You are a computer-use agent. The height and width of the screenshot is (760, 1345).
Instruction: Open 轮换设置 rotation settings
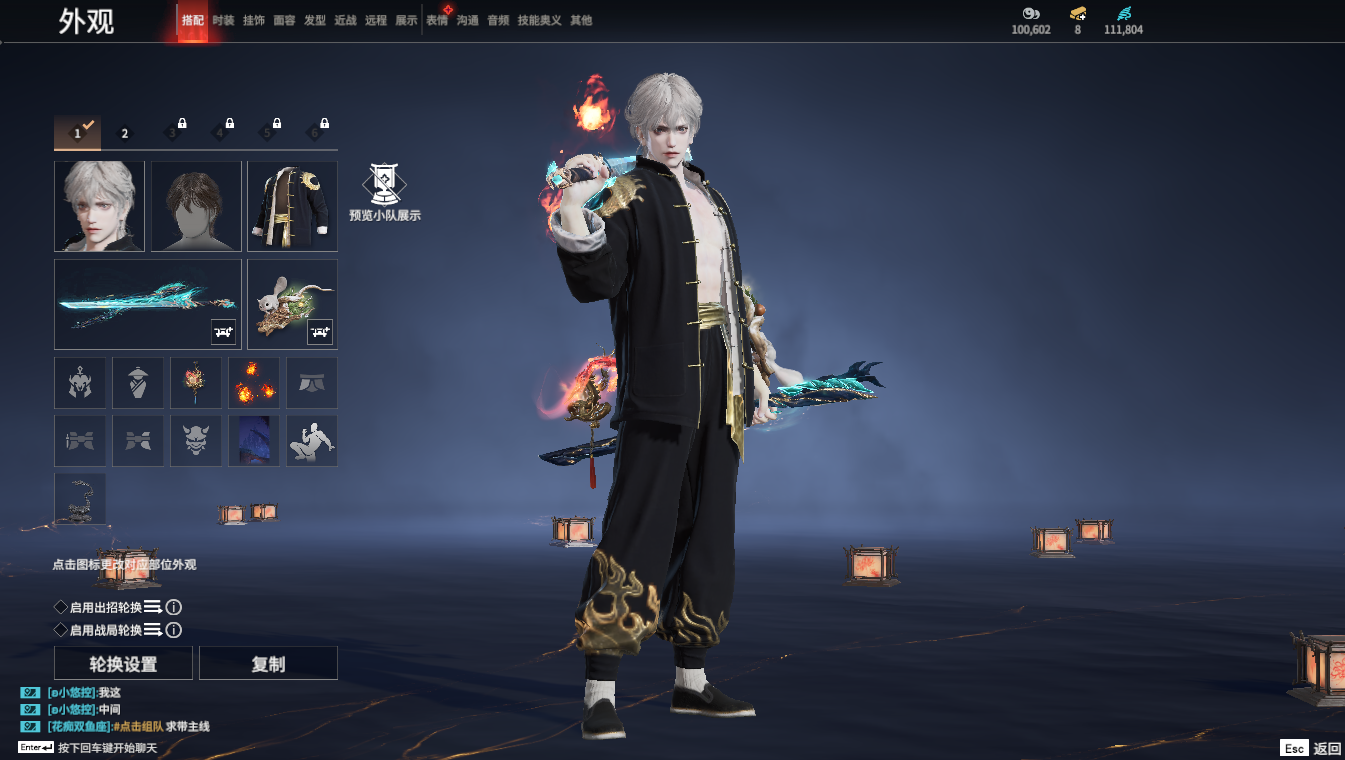124,664
